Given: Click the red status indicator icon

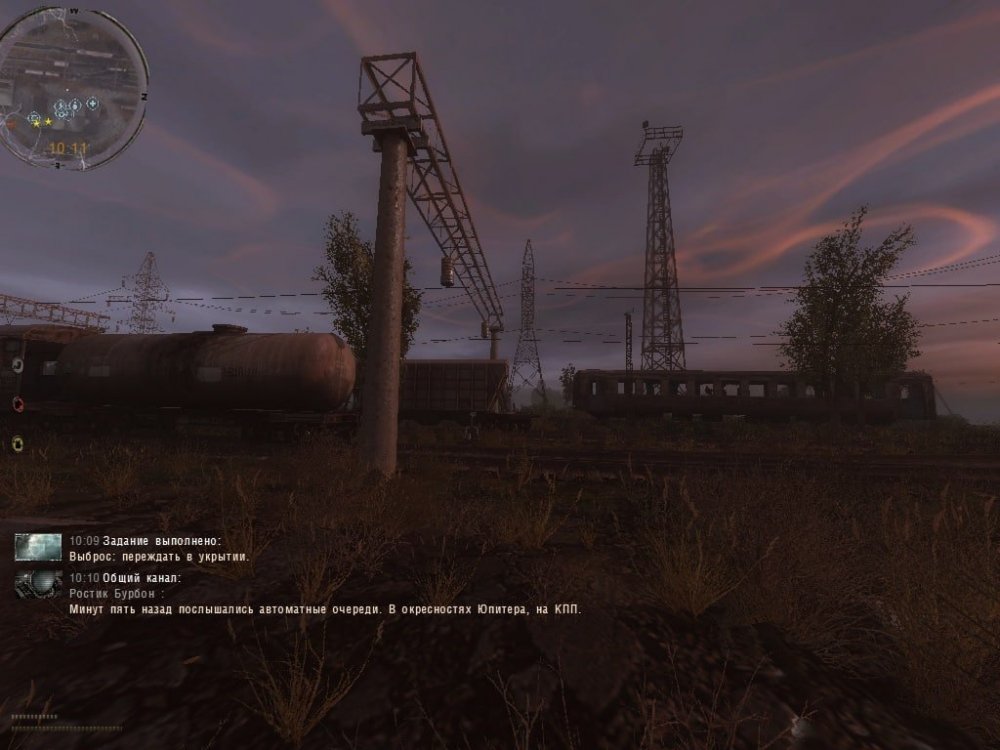Looking at the screenshot, I should pos(17,404).
